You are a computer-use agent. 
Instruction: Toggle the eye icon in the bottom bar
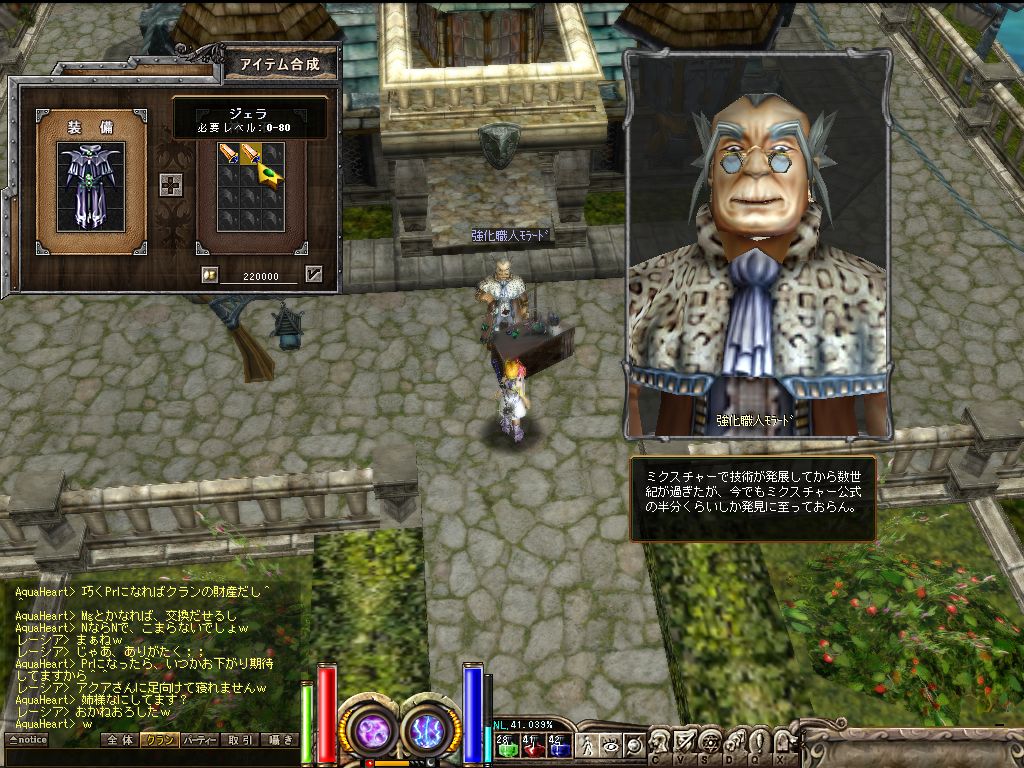click(609, 745)
